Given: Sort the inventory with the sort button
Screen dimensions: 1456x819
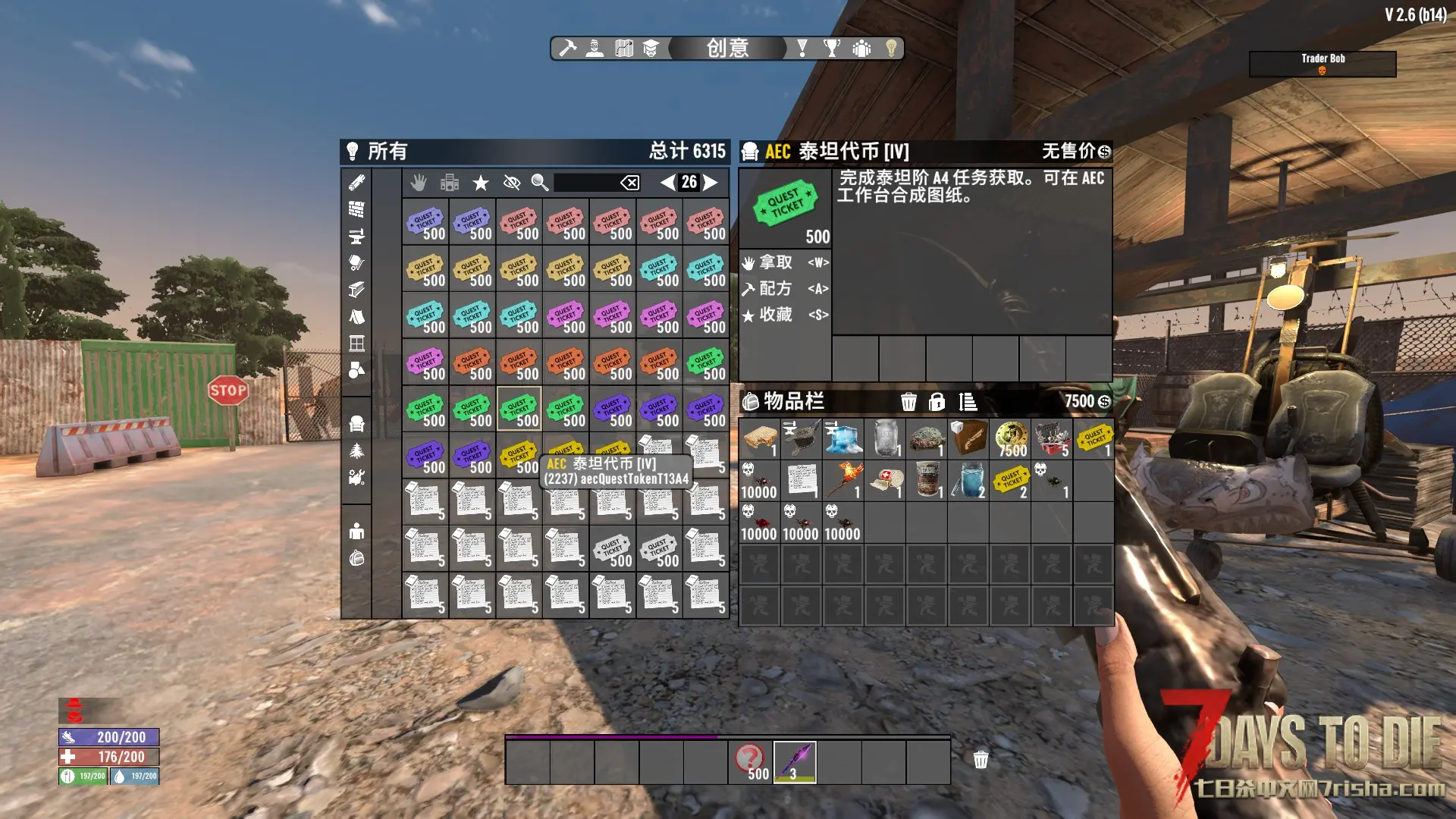Looking at the screenshot, I should tap(968, 402).
